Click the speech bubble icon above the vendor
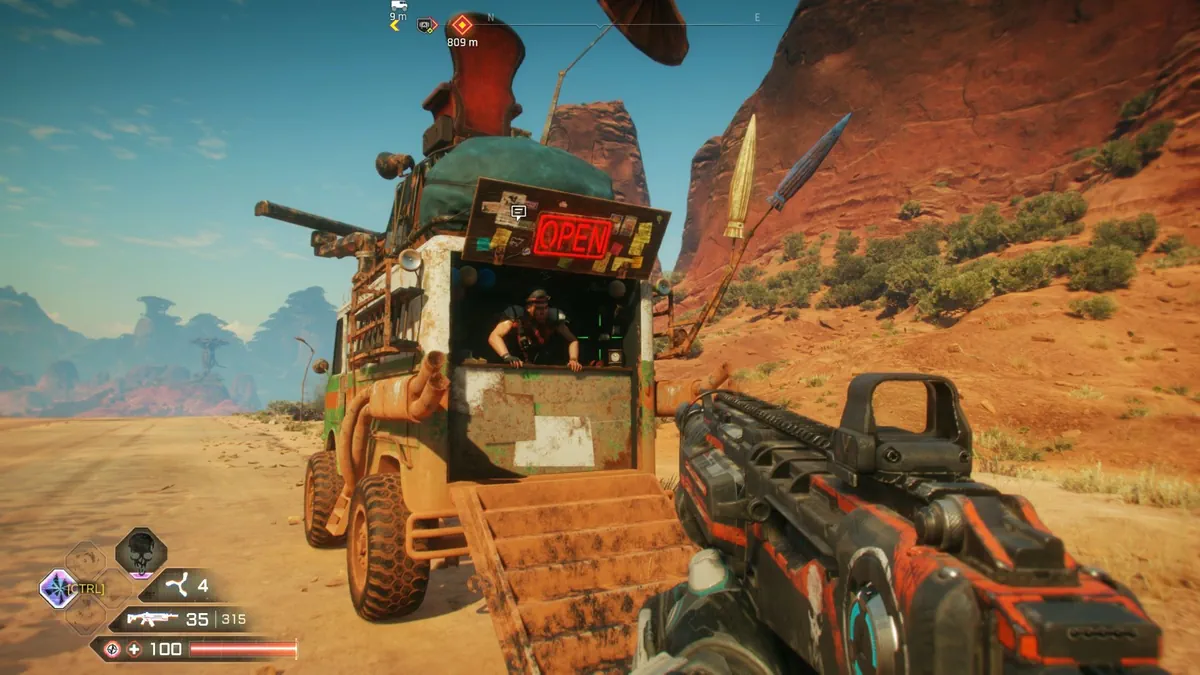This screenshot has width=1200, height=675. click(518, 212)
